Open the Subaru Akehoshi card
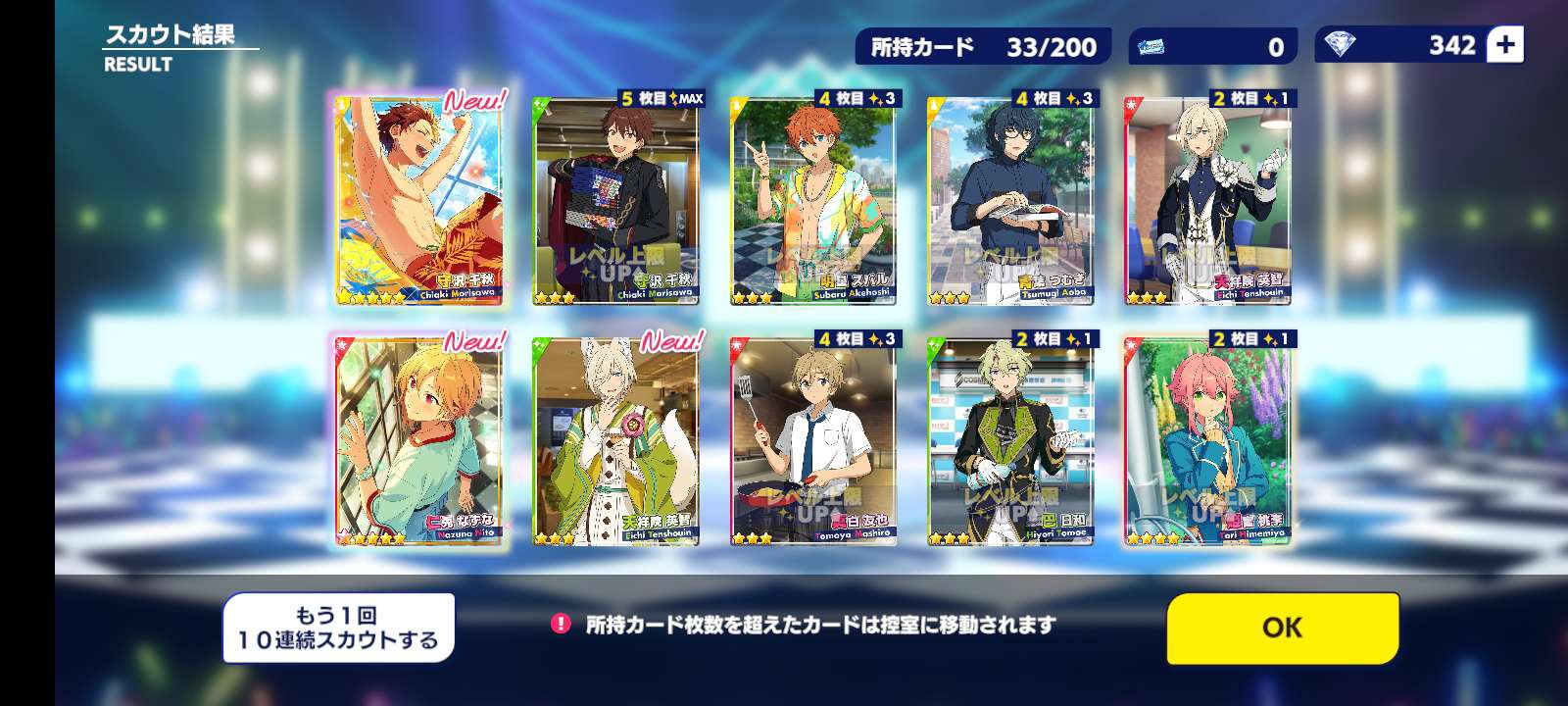Viewport: 1568px width, 706px height. (813, 200)
